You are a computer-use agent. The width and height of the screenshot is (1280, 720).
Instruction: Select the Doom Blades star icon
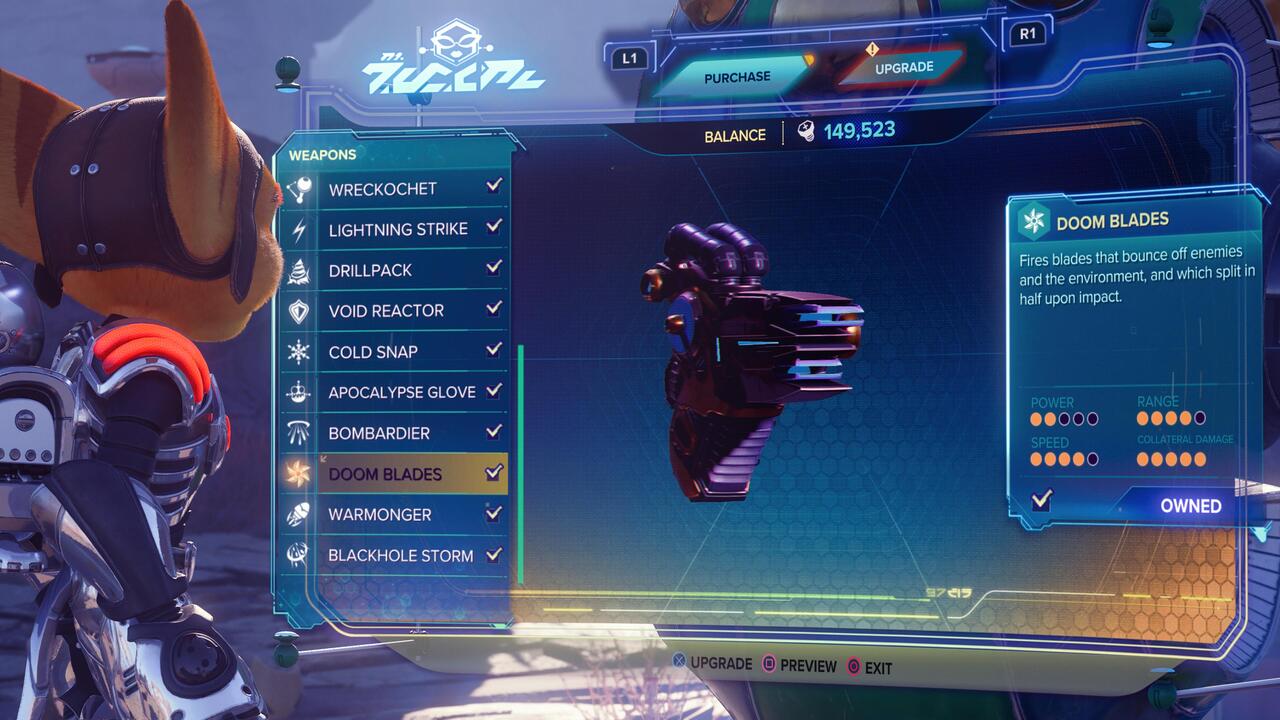[x=300, y=474]
